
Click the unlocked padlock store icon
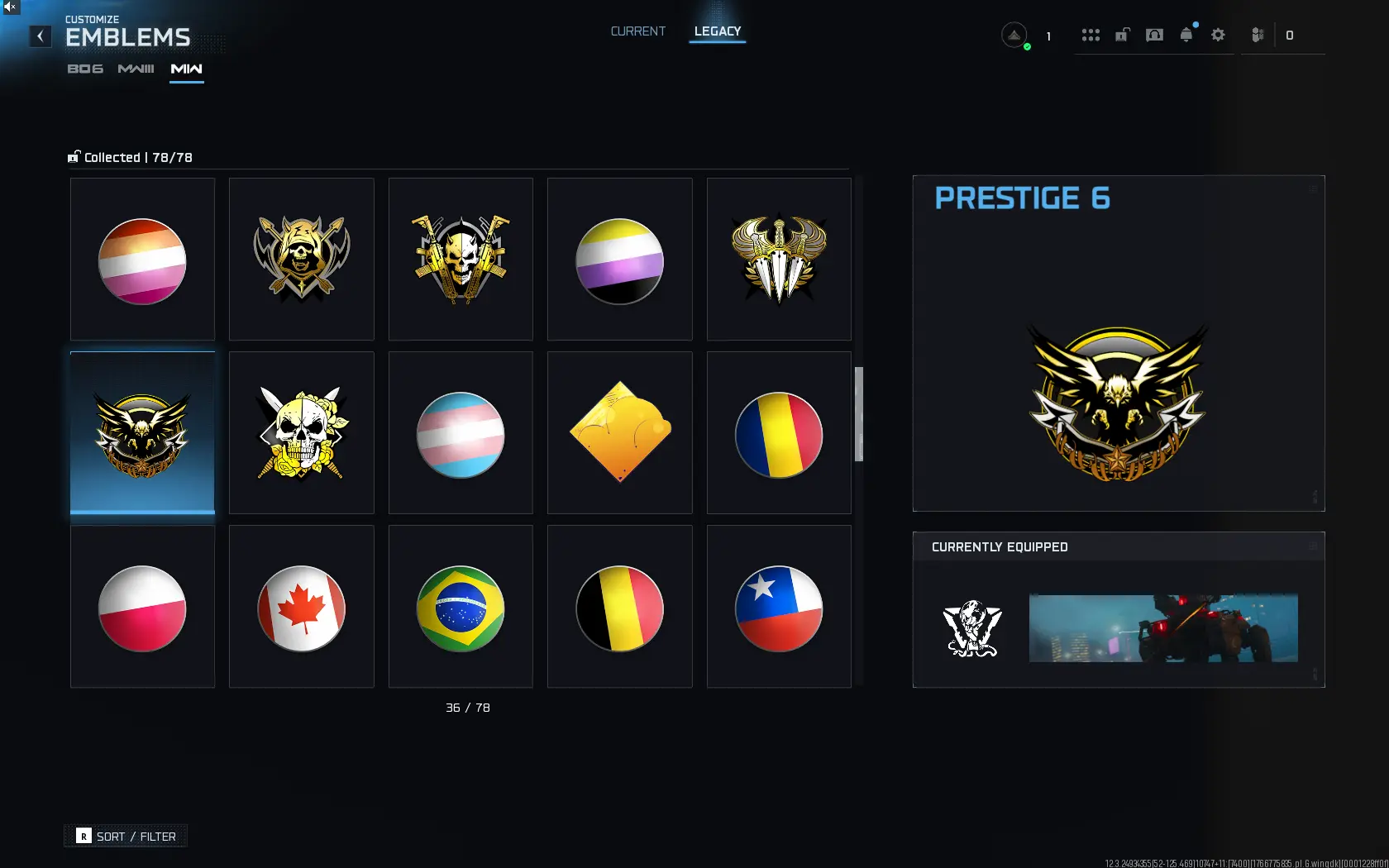click(1122, 35)
